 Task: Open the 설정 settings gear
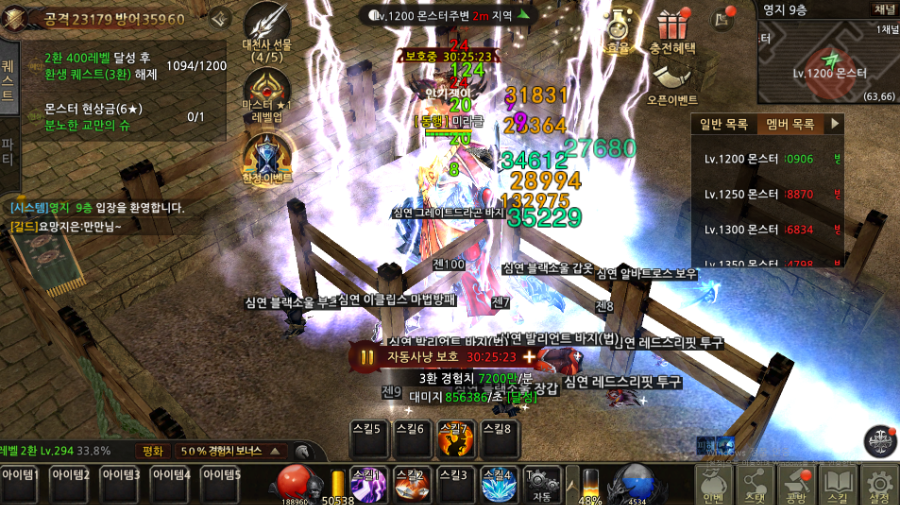(879, 485)
